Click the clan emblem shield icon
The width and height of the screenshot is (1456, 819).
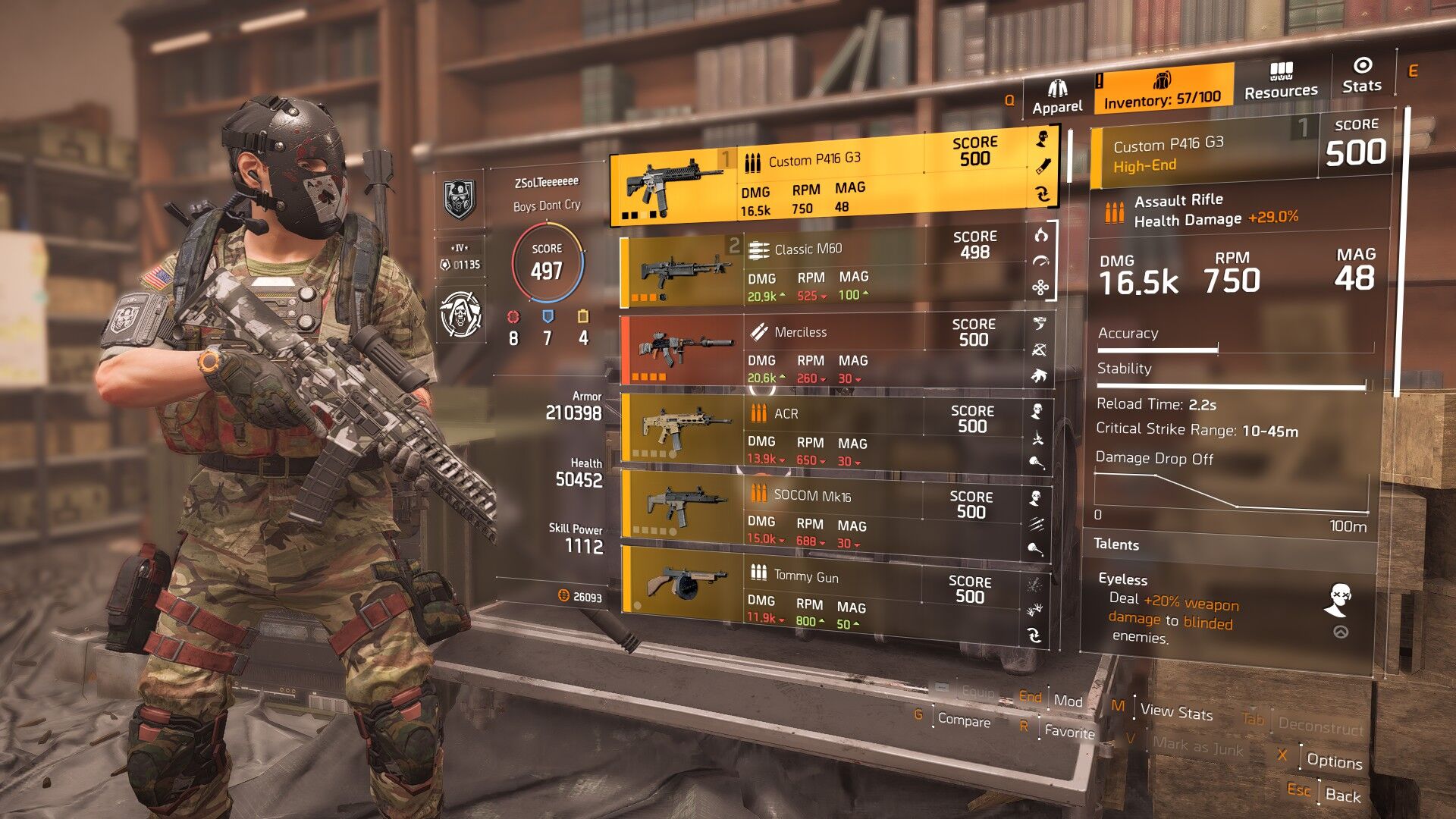[460, 199]
